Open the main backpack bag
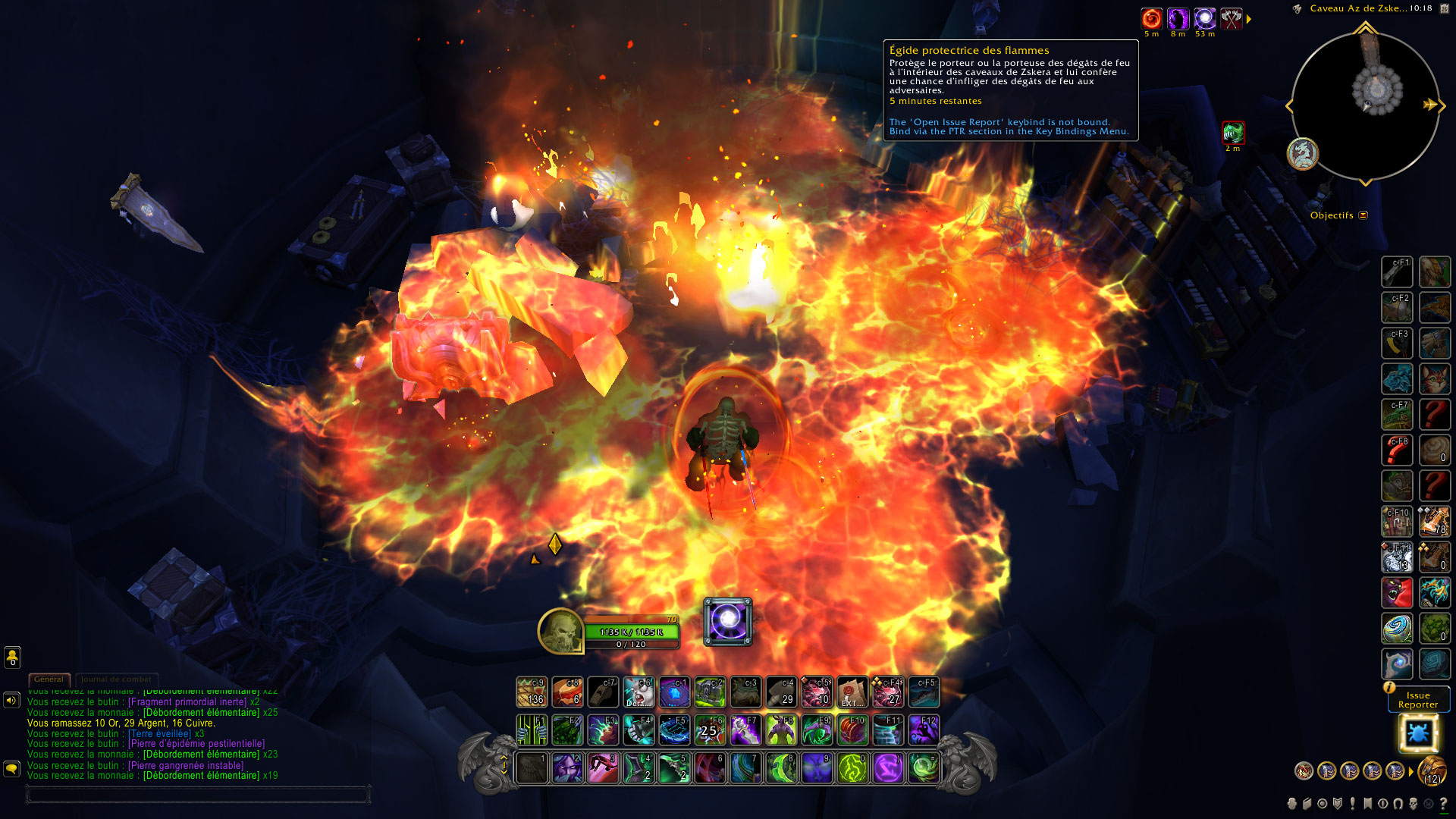Viewport: 1456px width, 819px height. coord(1432,771)
